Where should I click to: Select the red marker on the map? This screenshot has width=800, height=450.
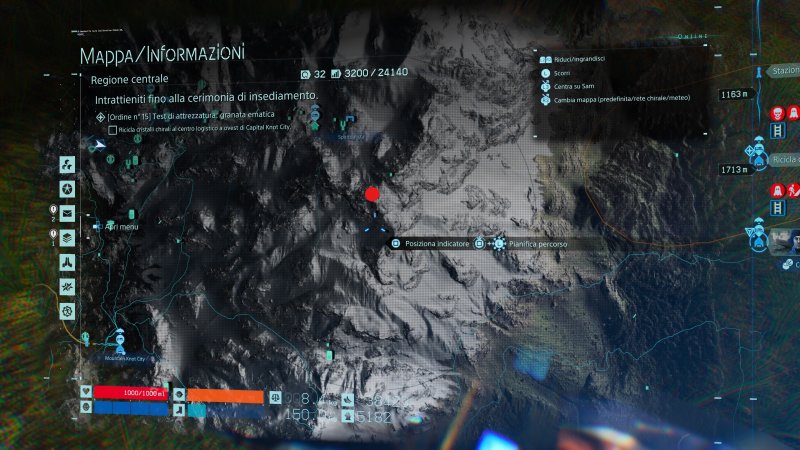(x=373, y=194)
